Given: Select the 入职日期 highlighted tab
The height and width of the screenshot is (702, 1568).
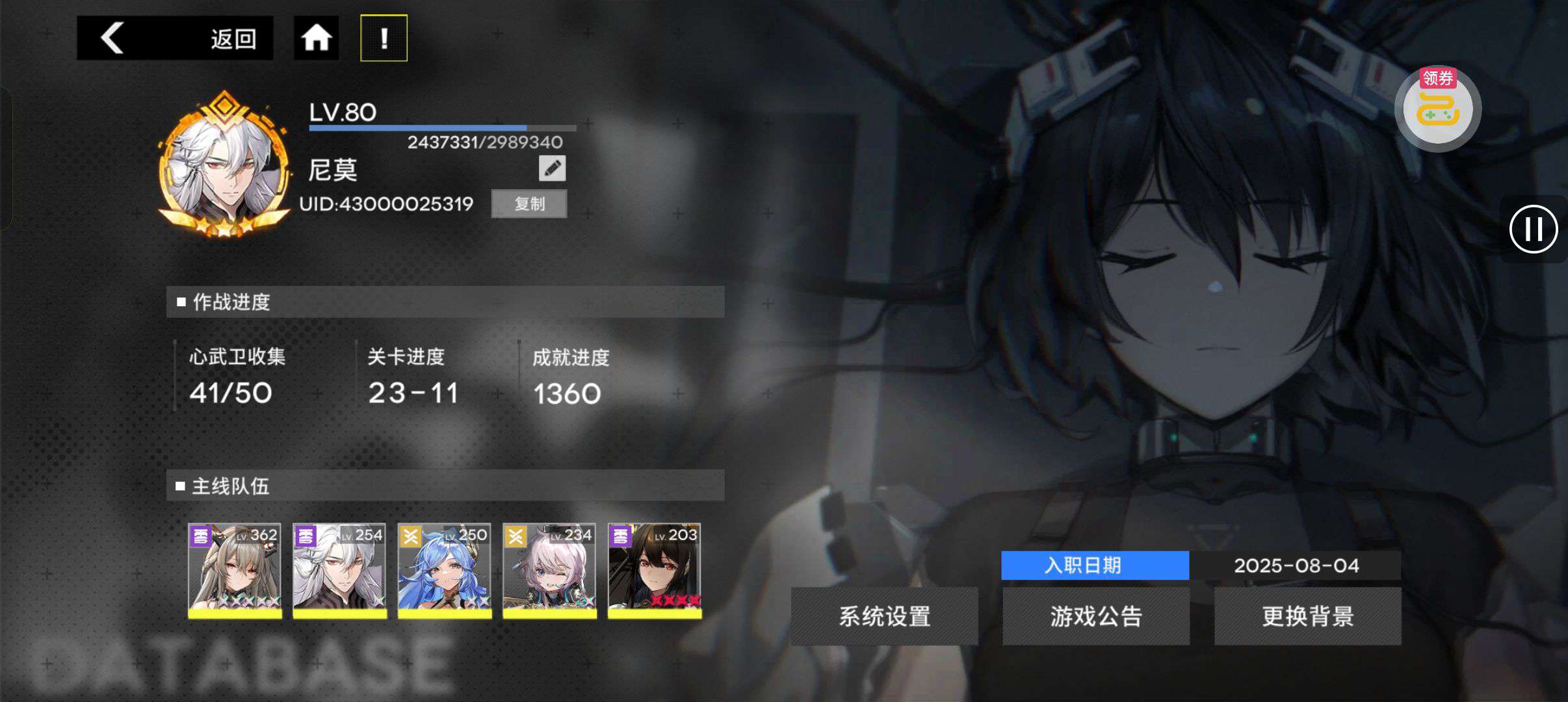Looking at the screenshot, I should [1096, 565].
